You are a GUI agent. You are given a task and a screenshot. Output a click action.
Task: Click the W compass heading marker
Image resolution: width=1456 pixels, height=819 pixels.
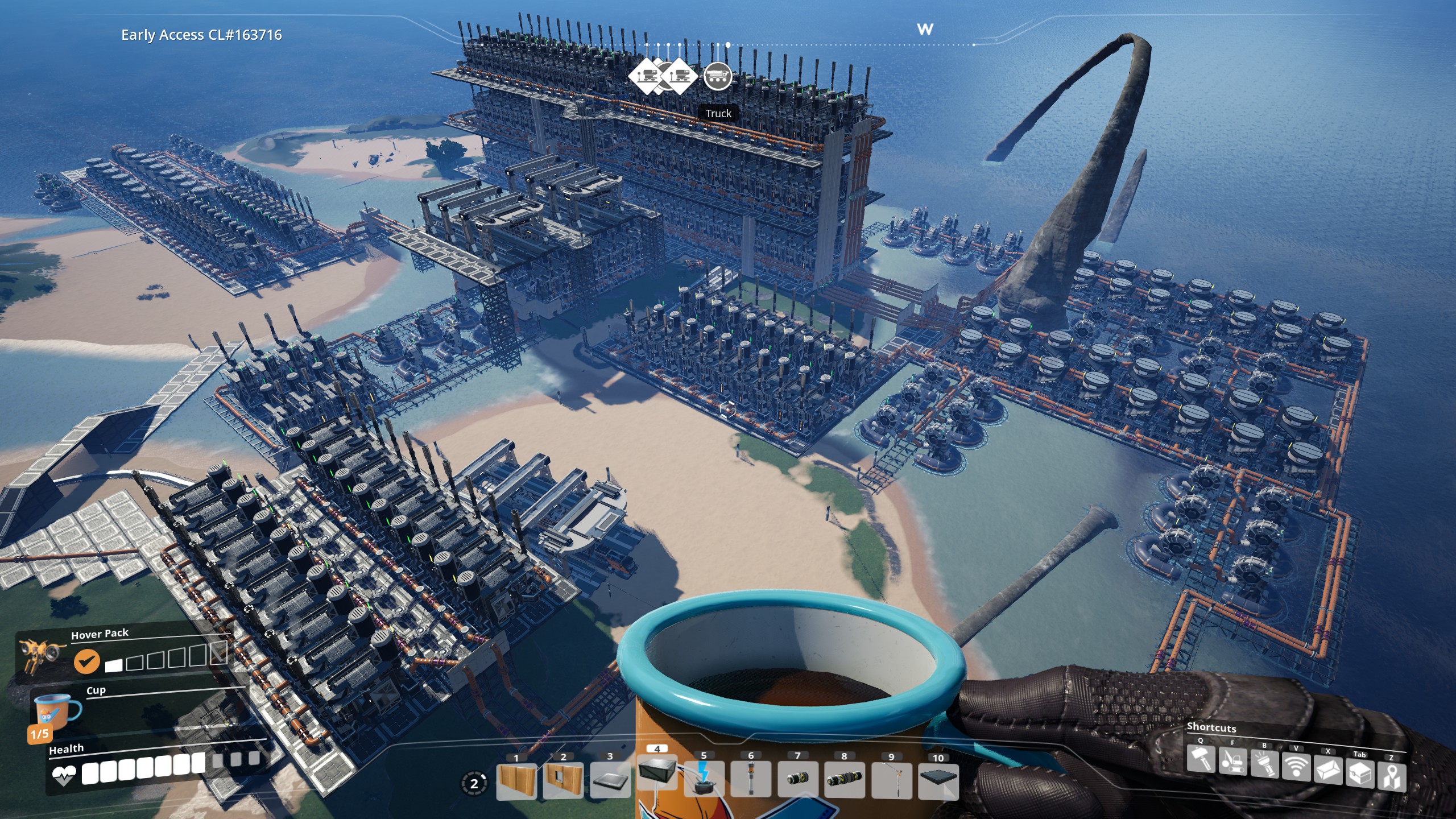click(x=924, y=30)
